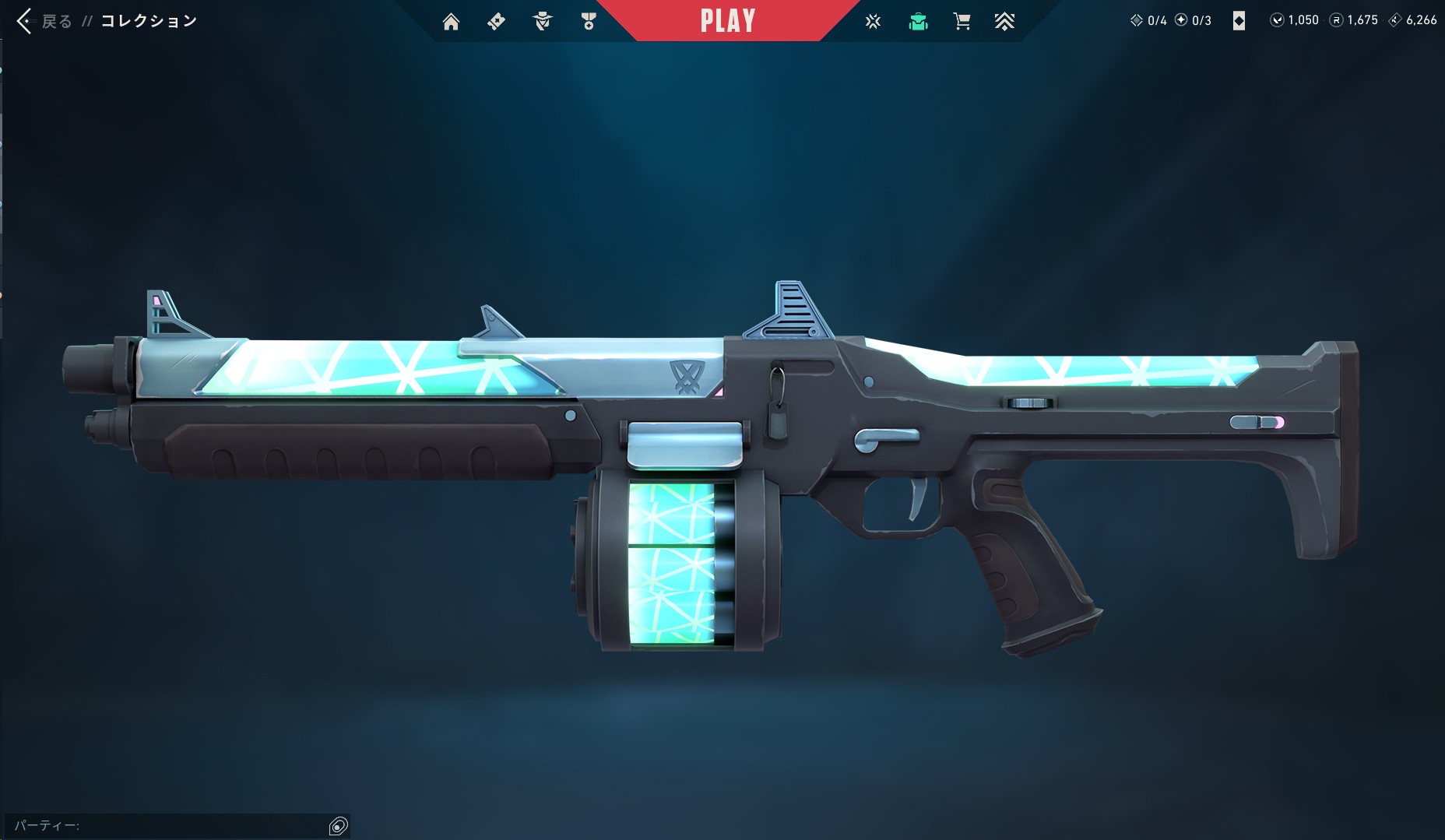The image size is (1445, 840).
Task: Open the Agents icon in the navbar
Action: pos(543,21)
